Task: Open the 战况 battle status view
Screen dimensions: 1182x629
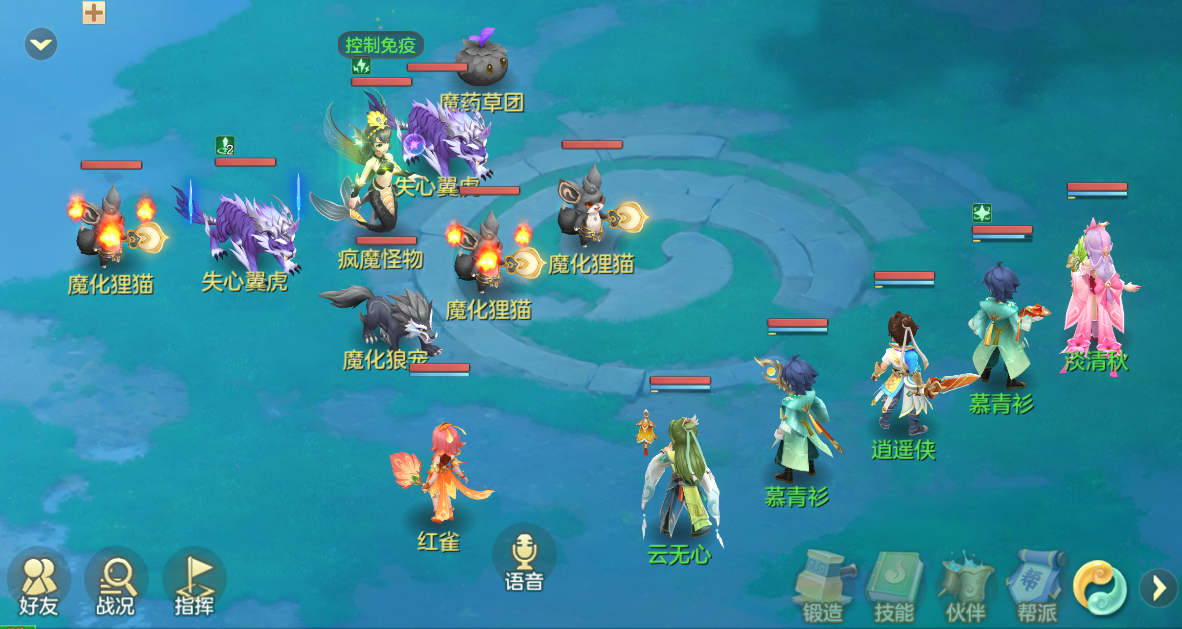Action: [116, 583]
